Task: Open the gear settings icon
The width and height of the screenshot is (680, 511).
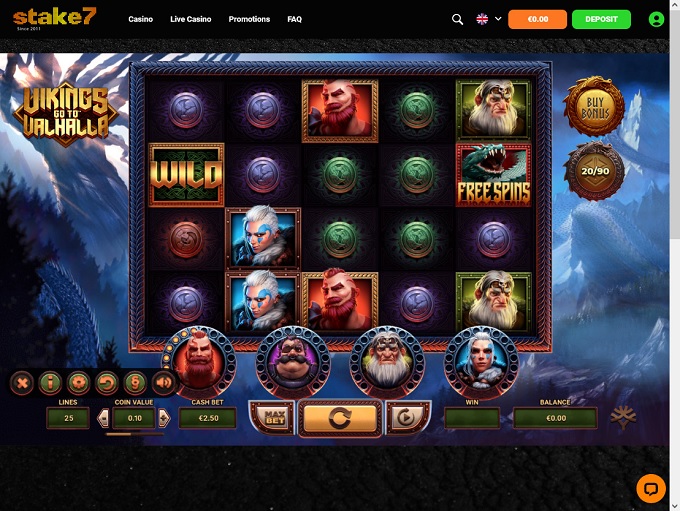Action: (x=78, y=382)
